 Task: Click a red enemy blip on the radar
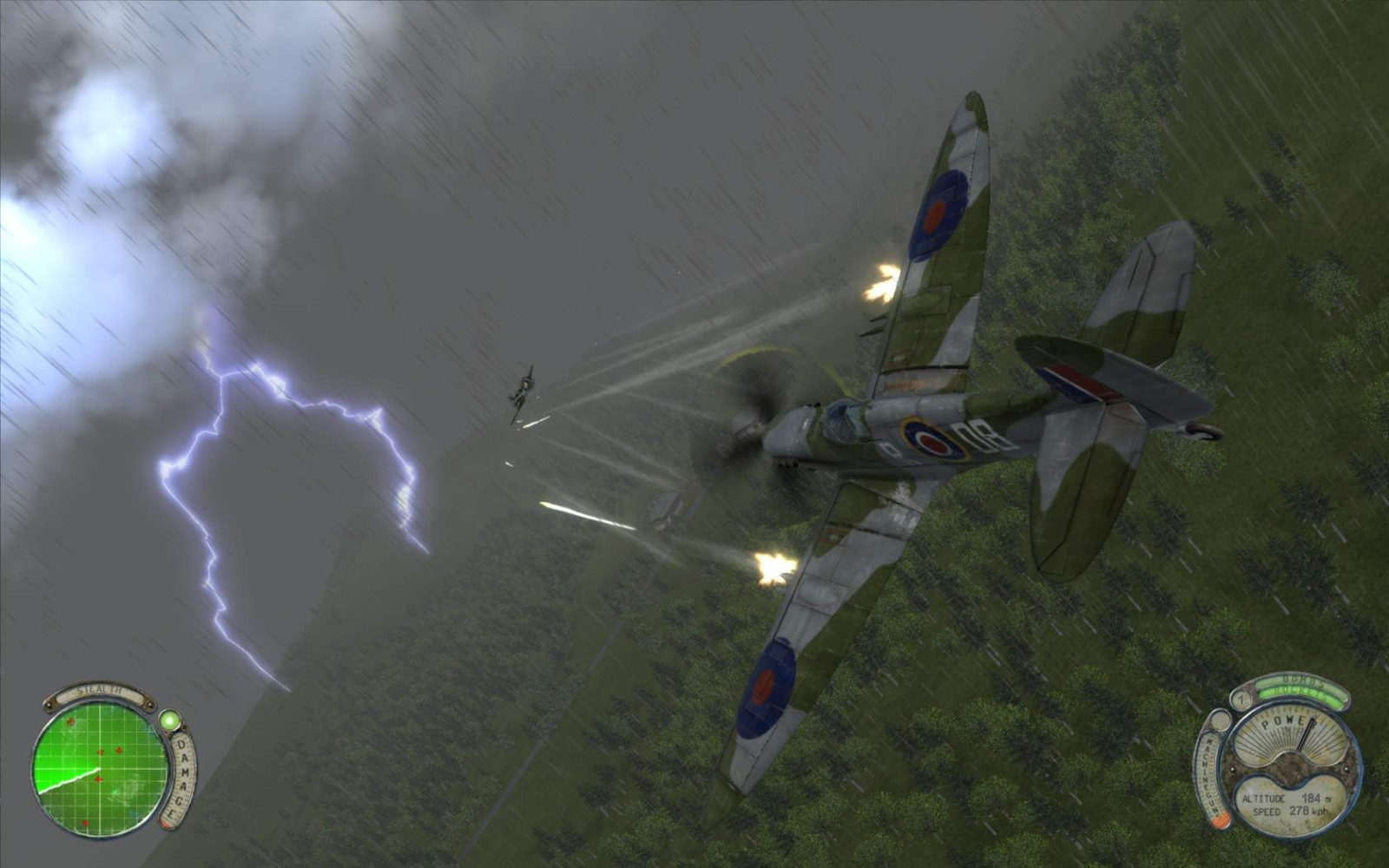pos(99,751)
